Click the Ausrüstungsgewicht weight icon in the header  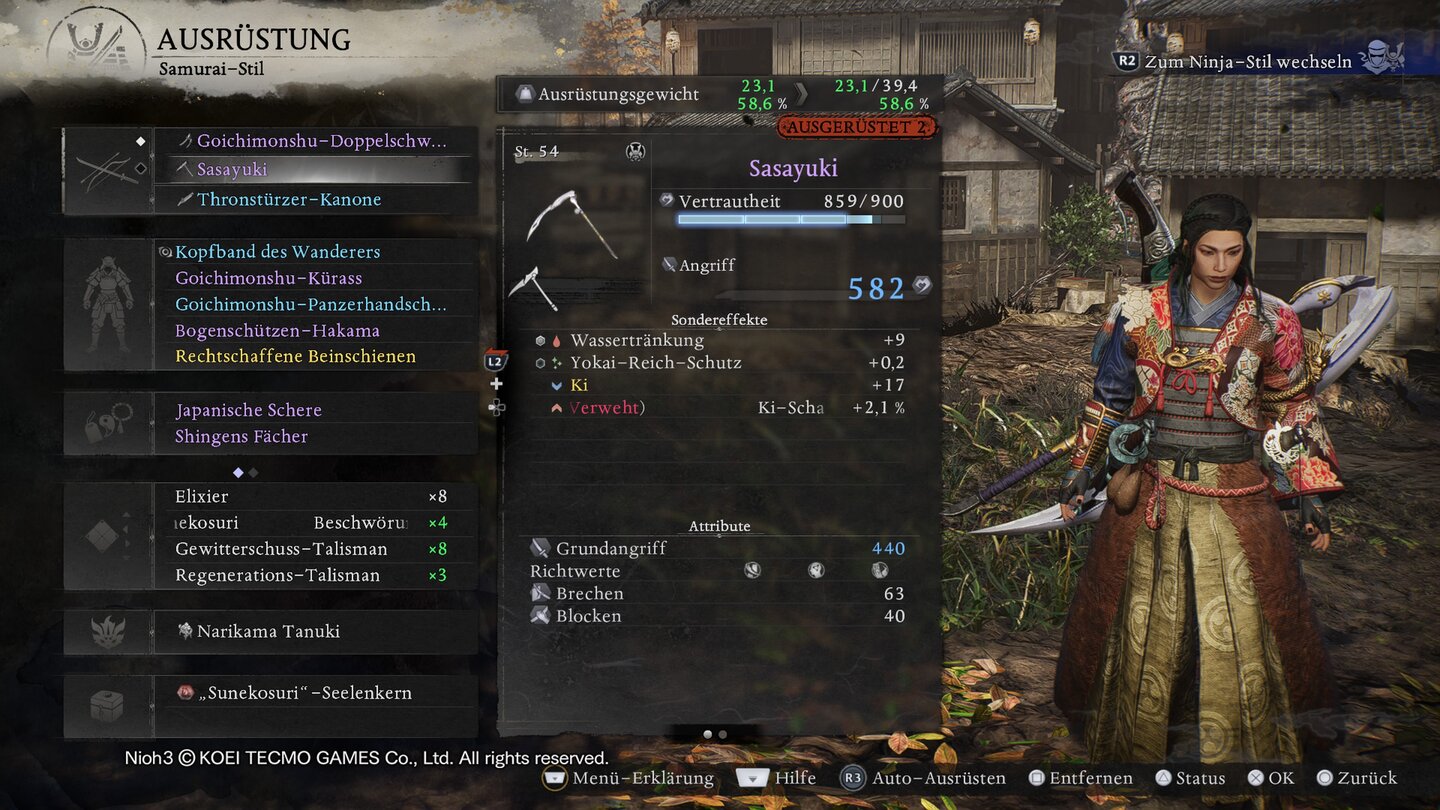coord(525,93)
